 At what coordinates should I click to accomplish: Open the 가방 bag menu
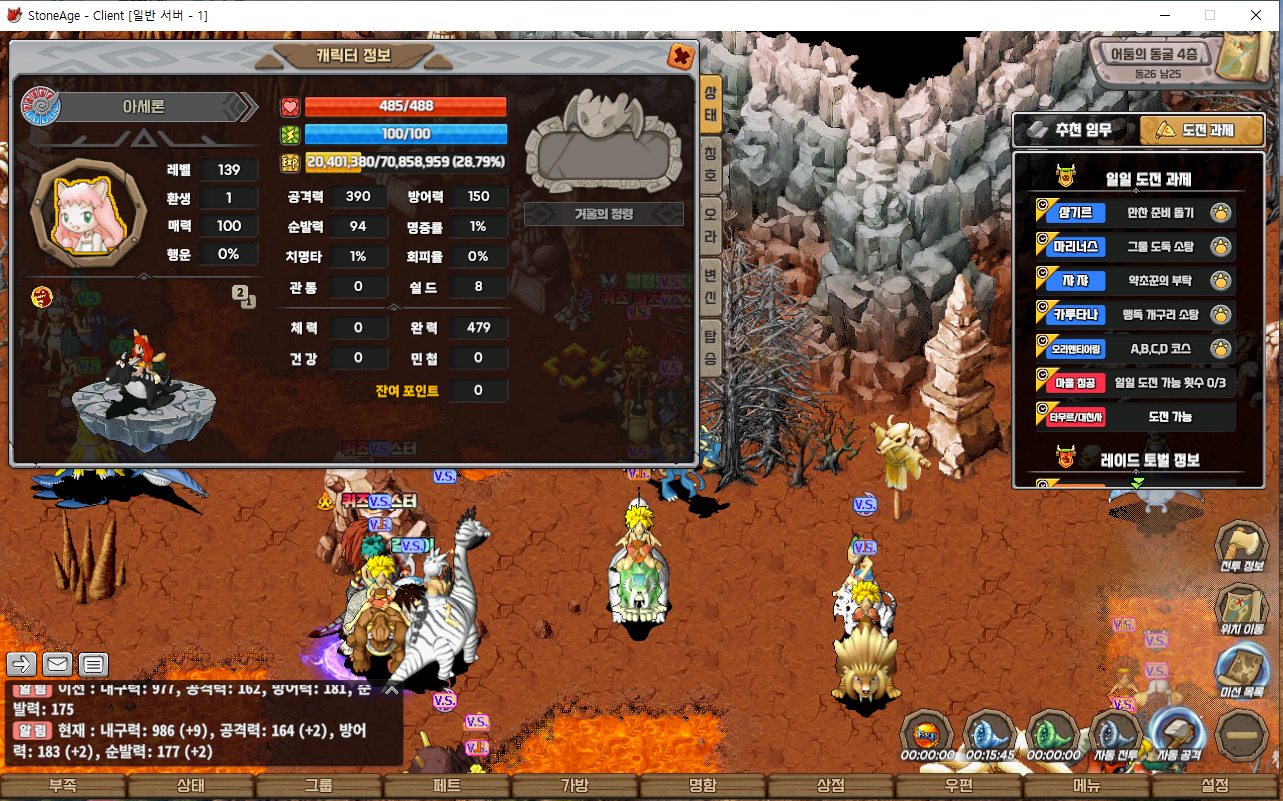coord(575,787)
